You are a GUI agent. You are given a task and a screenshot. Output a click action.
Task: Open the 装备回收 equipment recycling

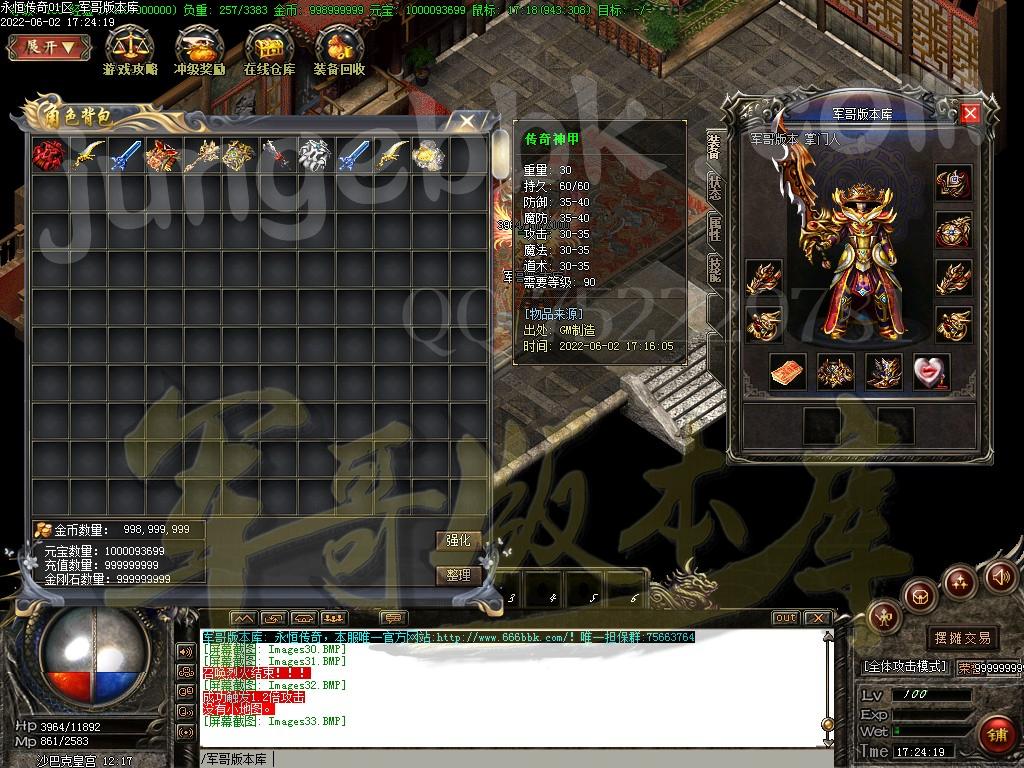pos(339,52)
